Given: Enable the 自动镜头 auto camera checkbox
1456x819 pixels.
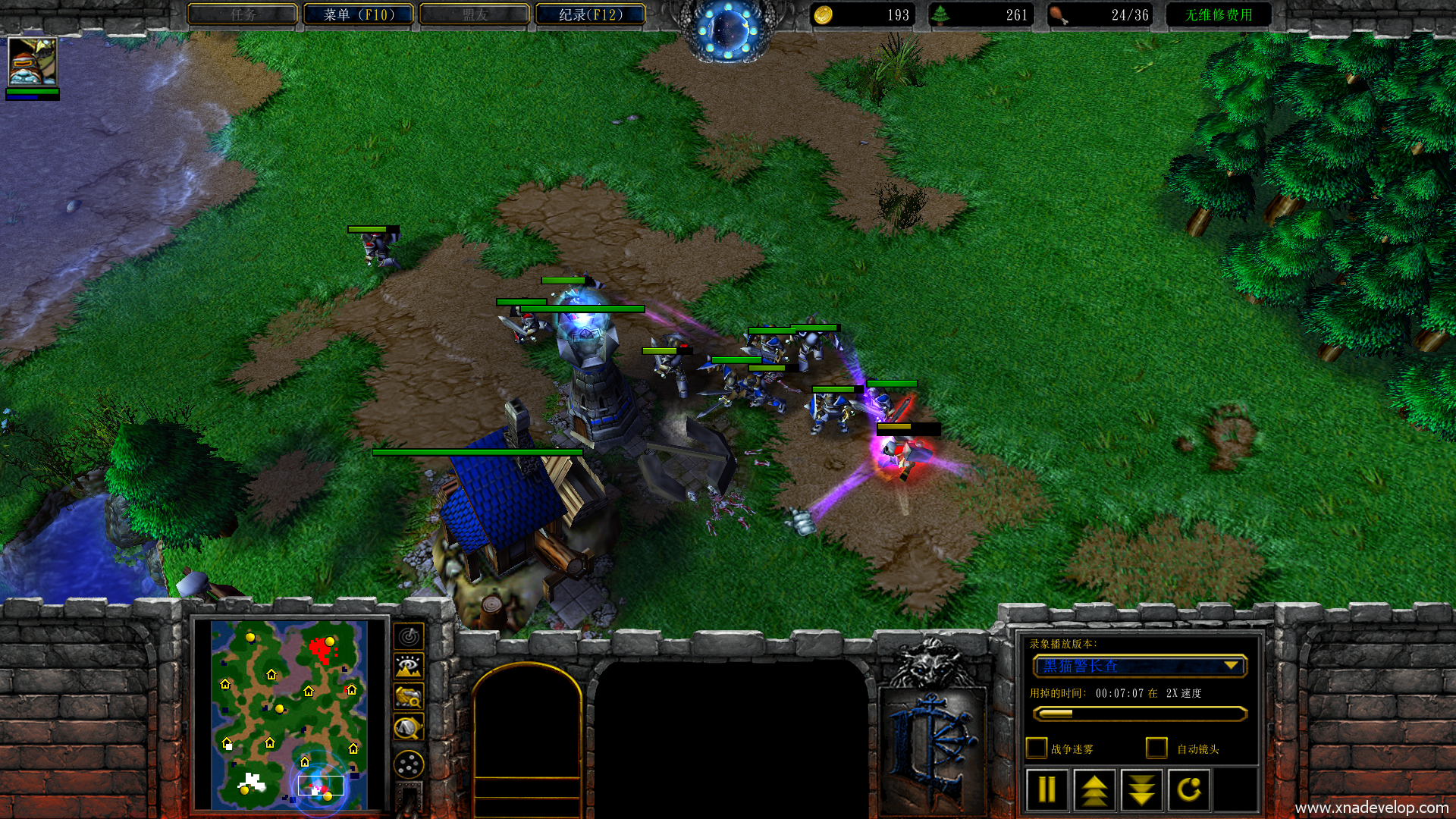Looking at the screenshot, I should 1156,748.
